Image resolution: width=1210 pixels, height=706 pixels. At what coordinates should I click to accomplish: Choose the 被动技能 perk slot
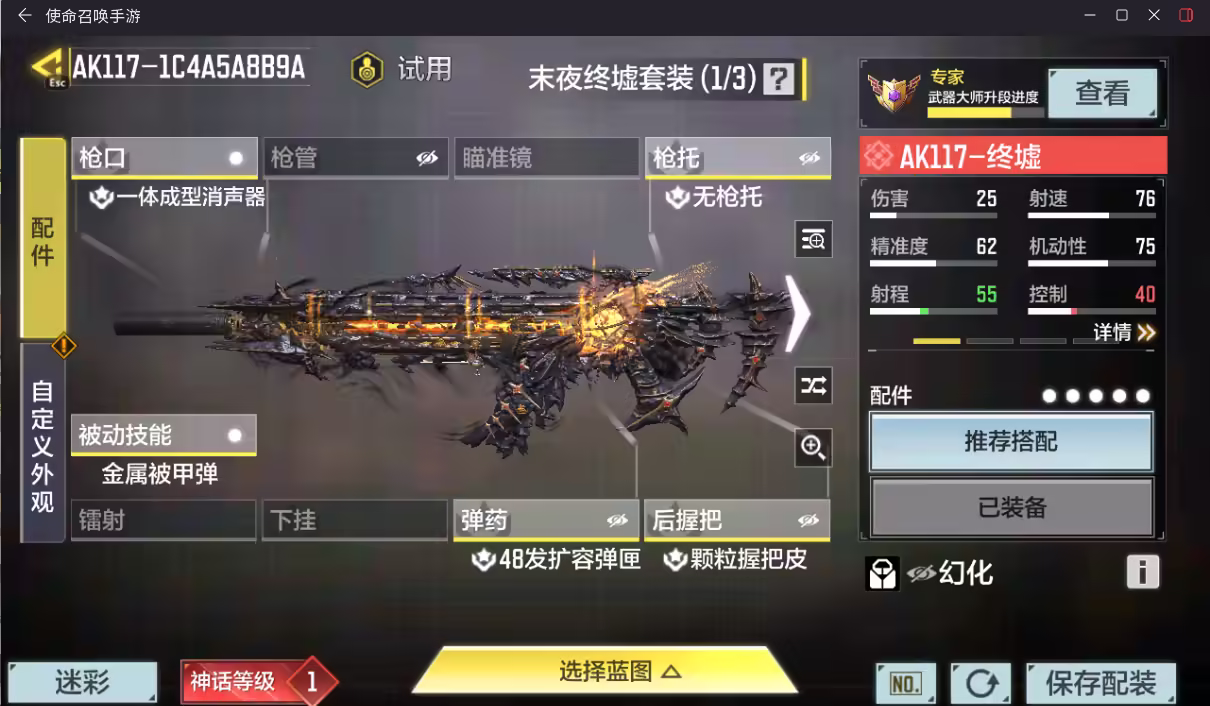164,435
